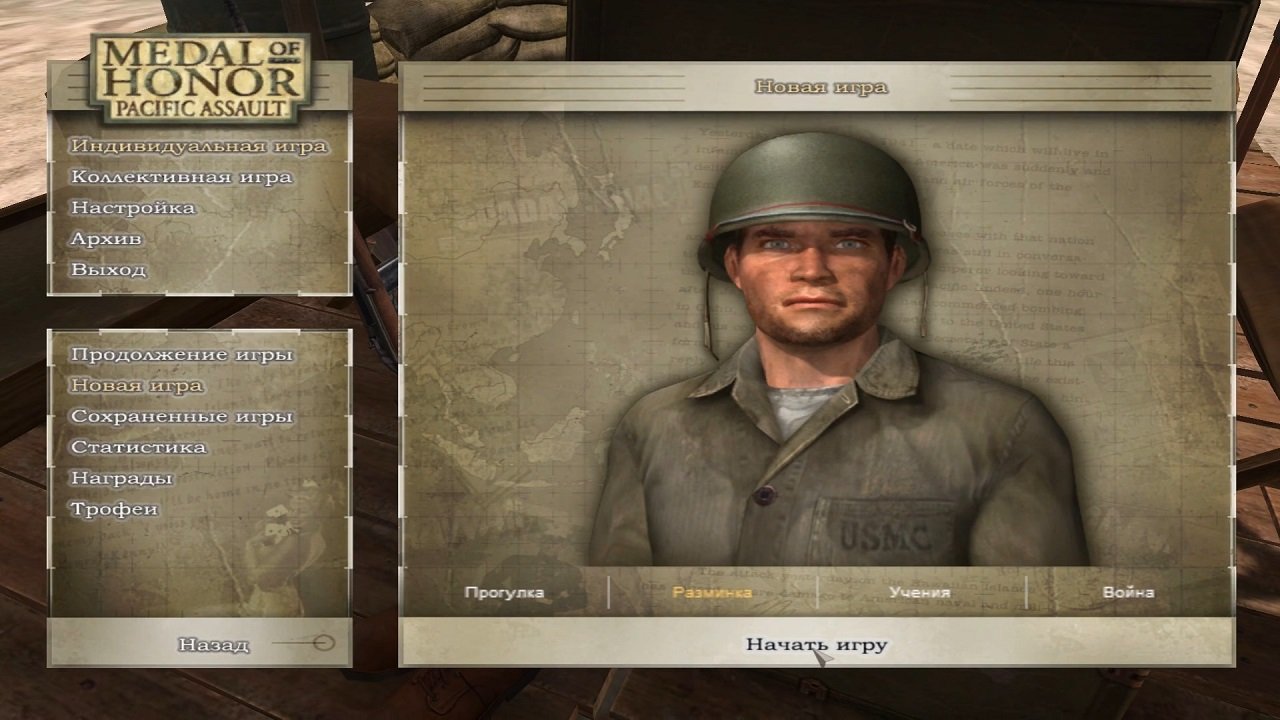Image resolution: width=1280 pixels, height=720 pixels.
Task: Open Коллективная игра mode
Action: tap(183, 177)
